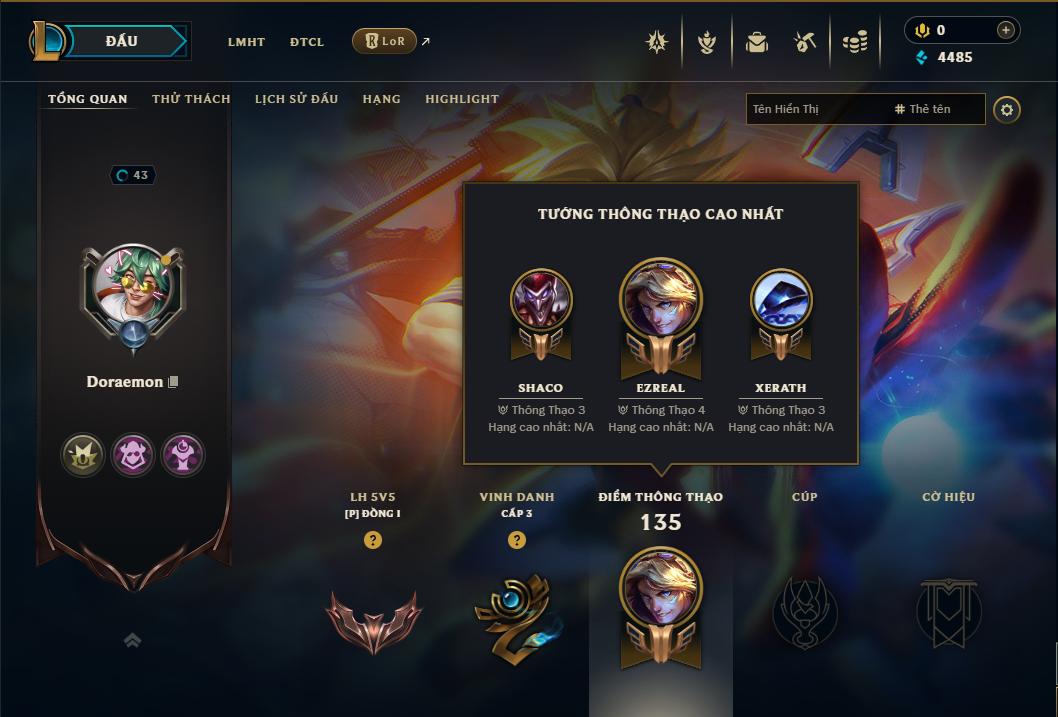Show the HIGHLIGHT tab

tap(461, 99)
